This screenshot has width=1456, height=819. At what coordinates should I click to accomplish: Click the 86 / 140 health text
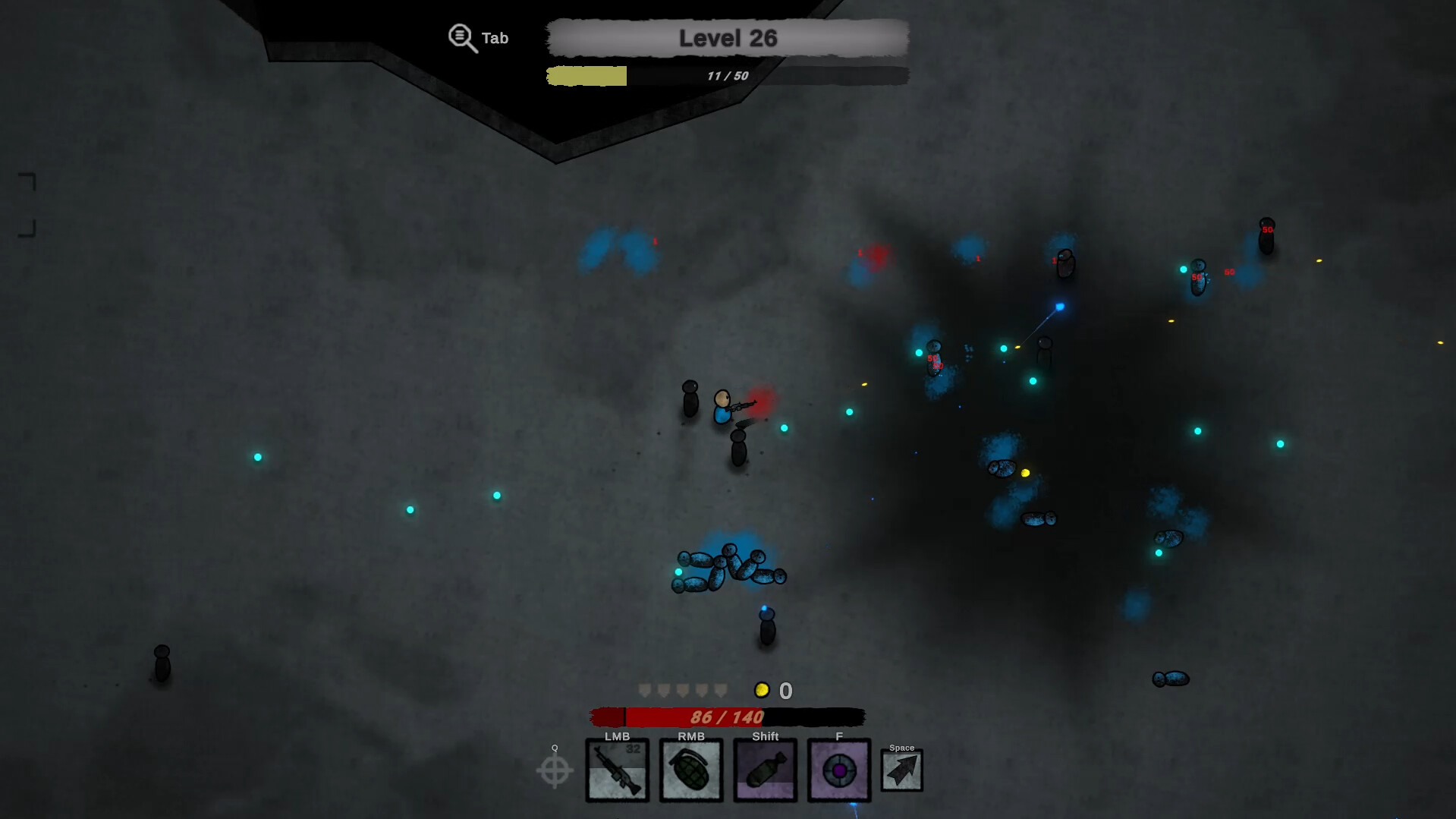coord(726,714)
